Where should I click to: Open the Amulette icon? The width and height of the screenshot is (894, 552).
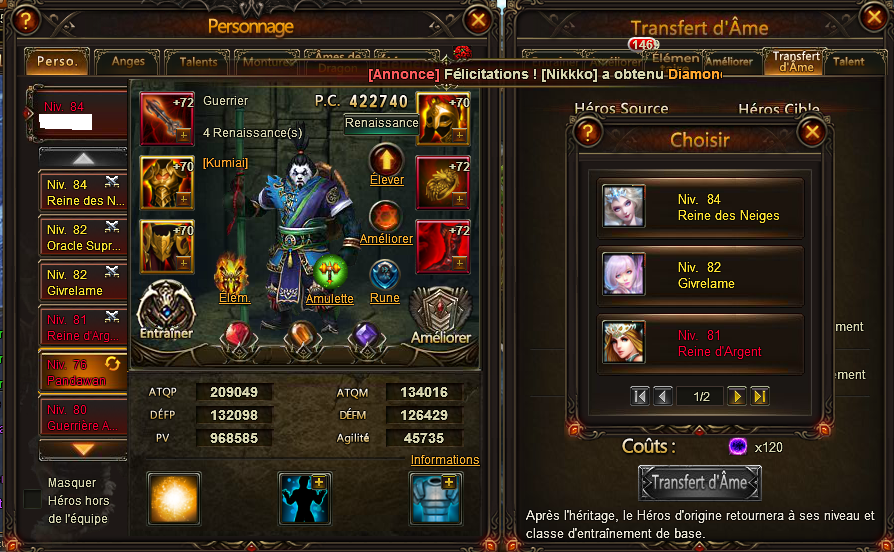pyautogui.click(x=330, y=273)
